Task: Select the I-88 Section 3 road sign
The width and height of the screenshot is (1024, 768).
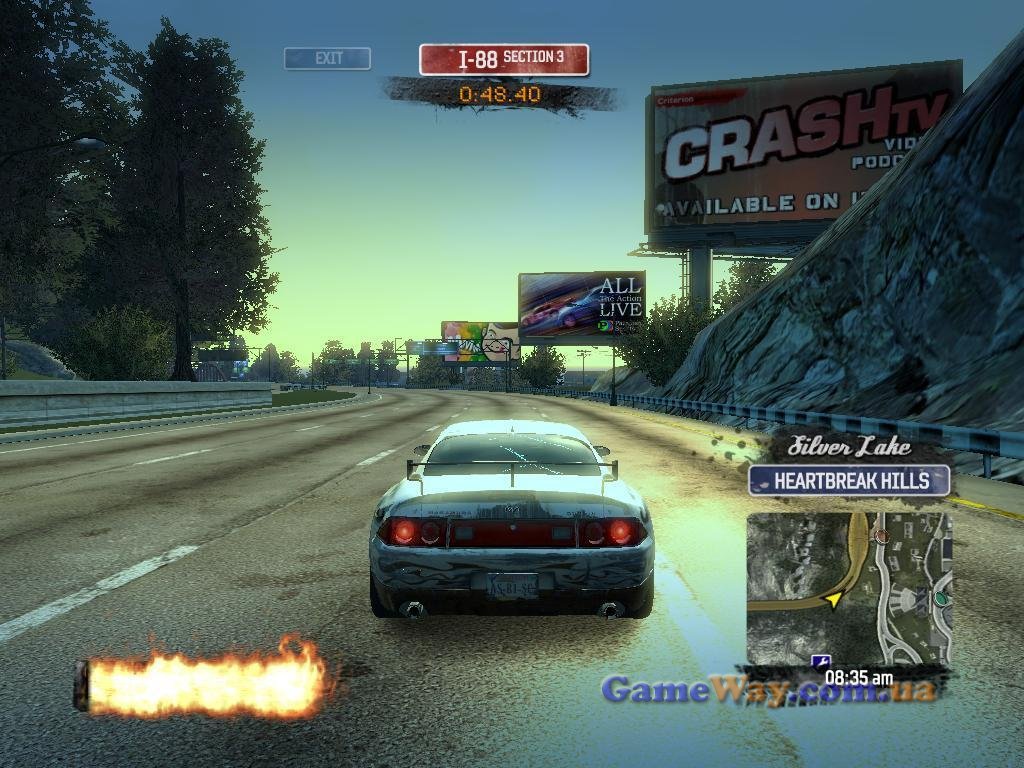Action: point(503,59)
